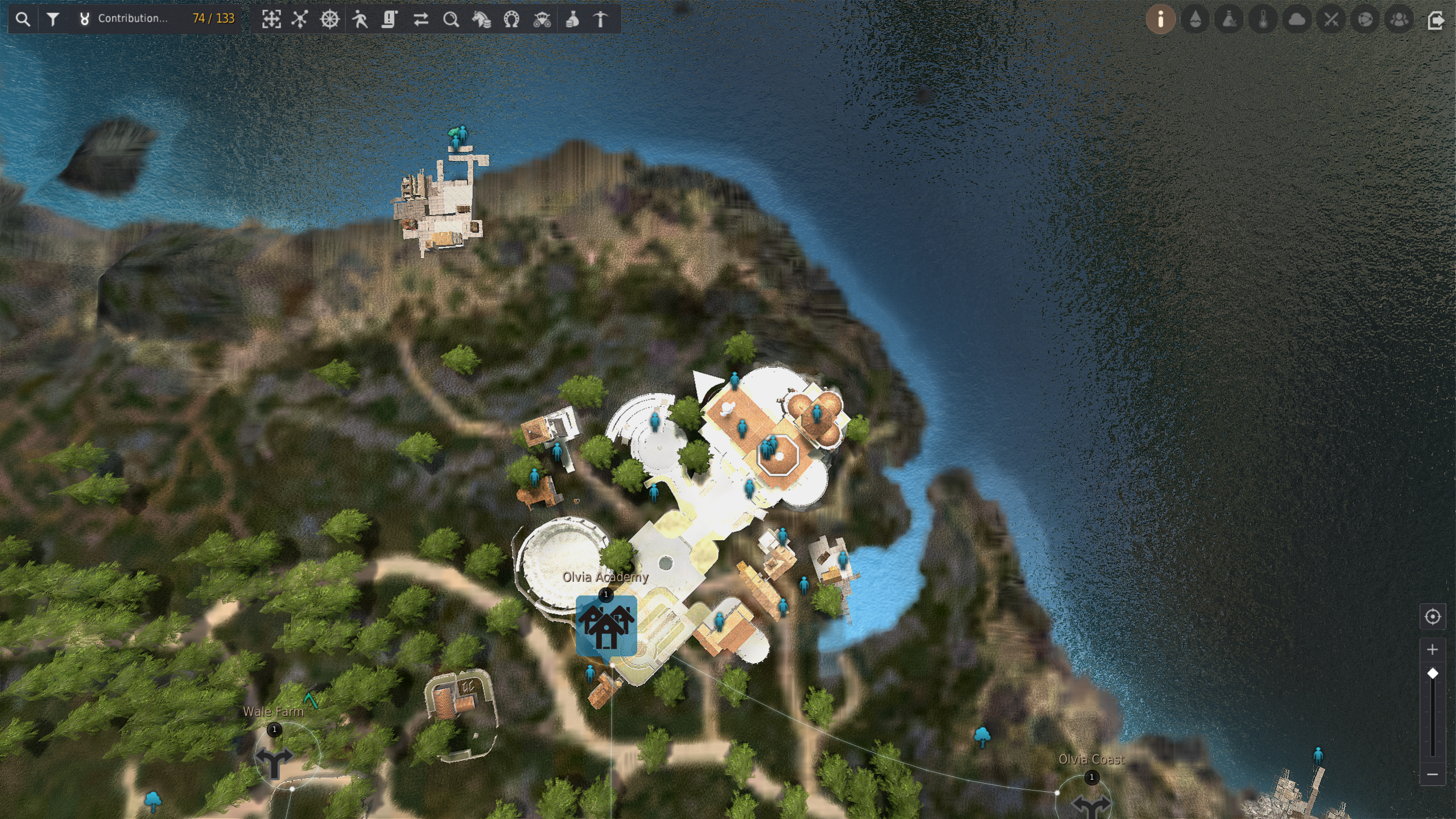Open the map filter funnel
Viewport: 1456px width, 819px height.
coord(53,19)
